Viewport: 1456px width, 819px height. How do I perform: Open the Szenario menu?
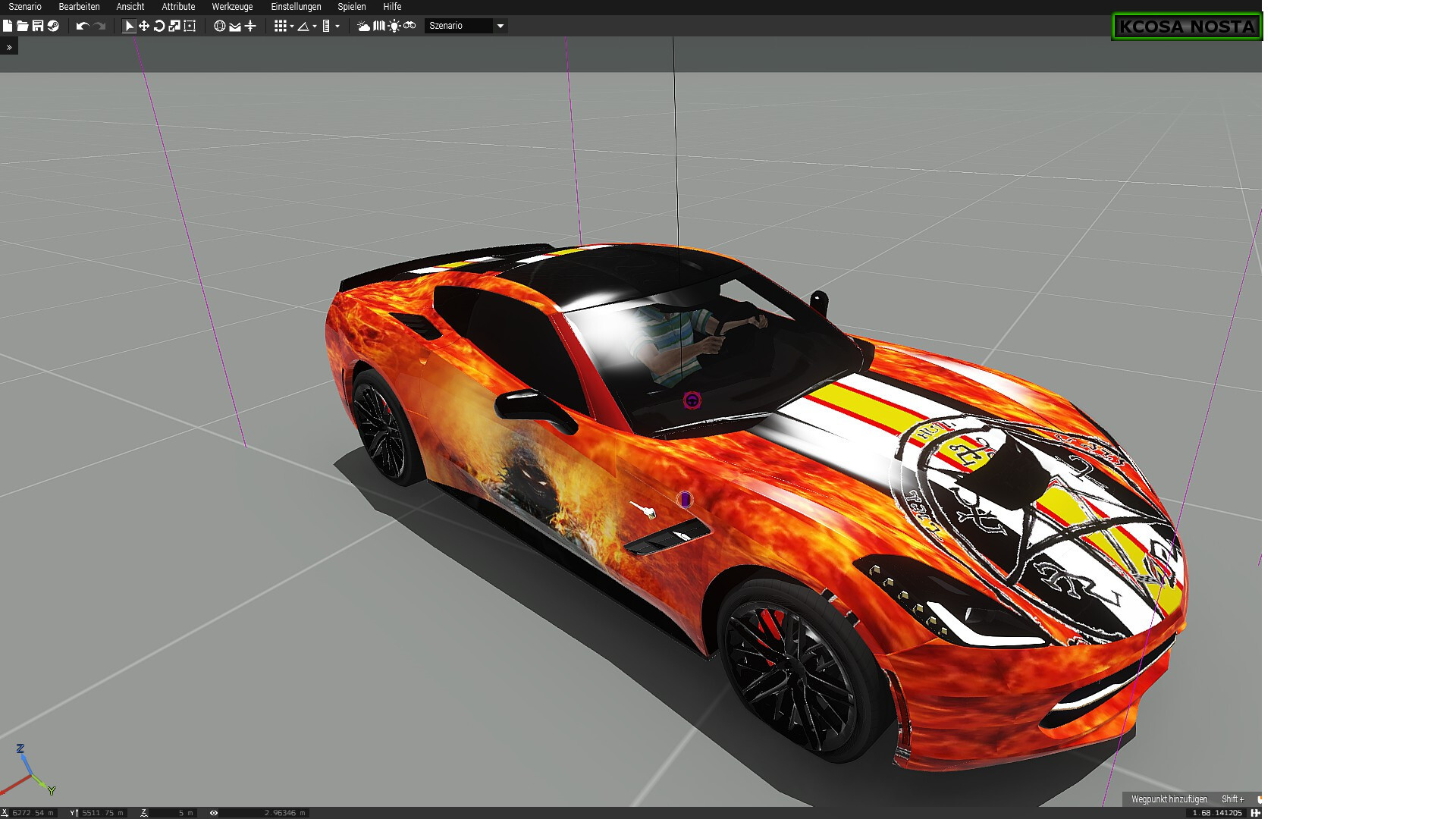pos(25,7)
